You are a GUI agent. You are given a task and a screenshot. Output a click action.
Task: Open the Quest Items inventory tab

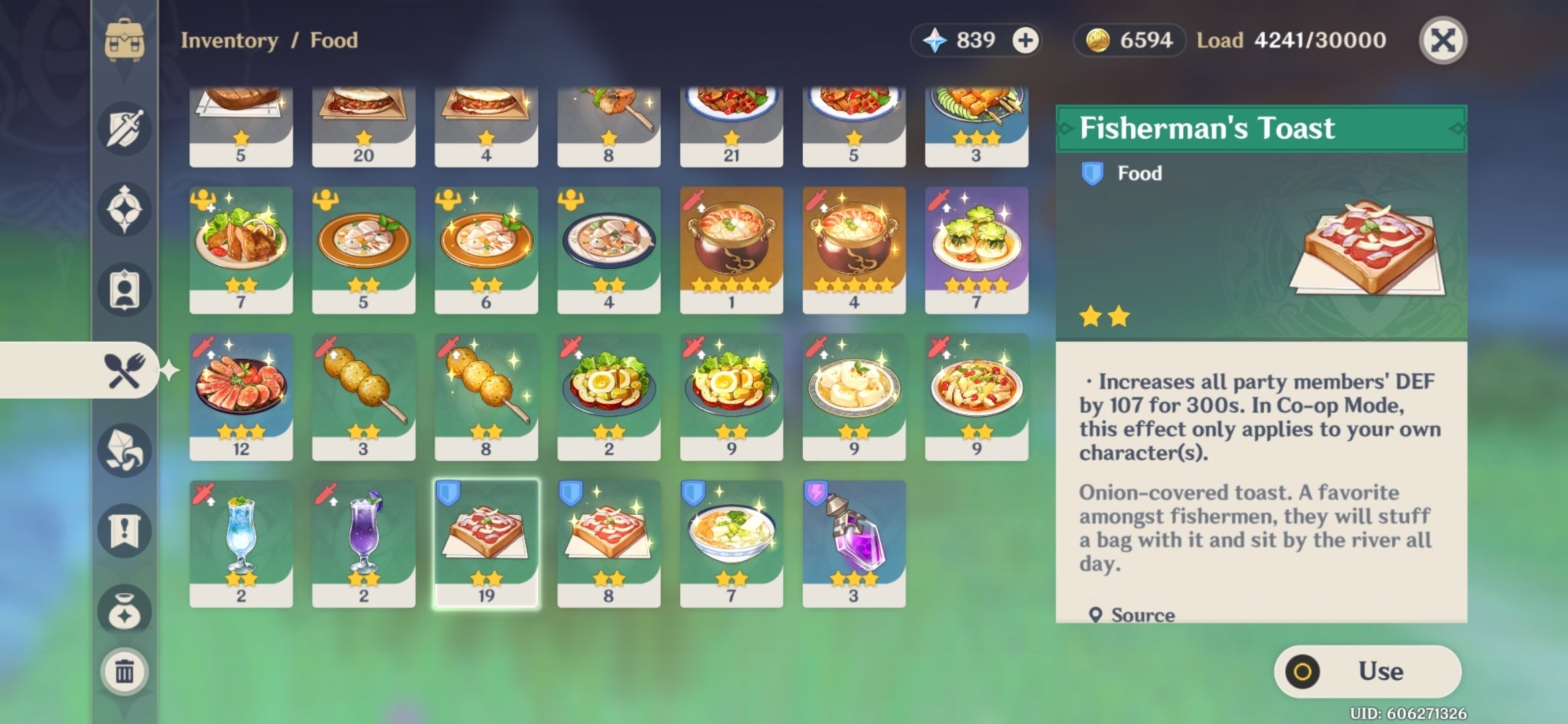point(125,530)
